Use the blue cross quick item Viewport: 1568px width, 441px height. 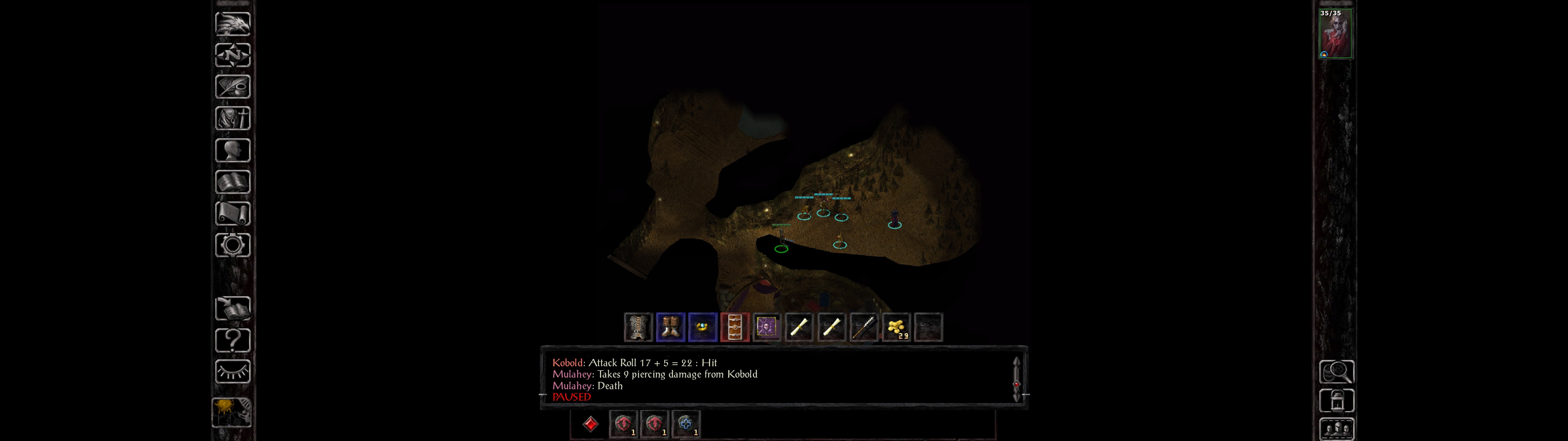tap(686, 423)
